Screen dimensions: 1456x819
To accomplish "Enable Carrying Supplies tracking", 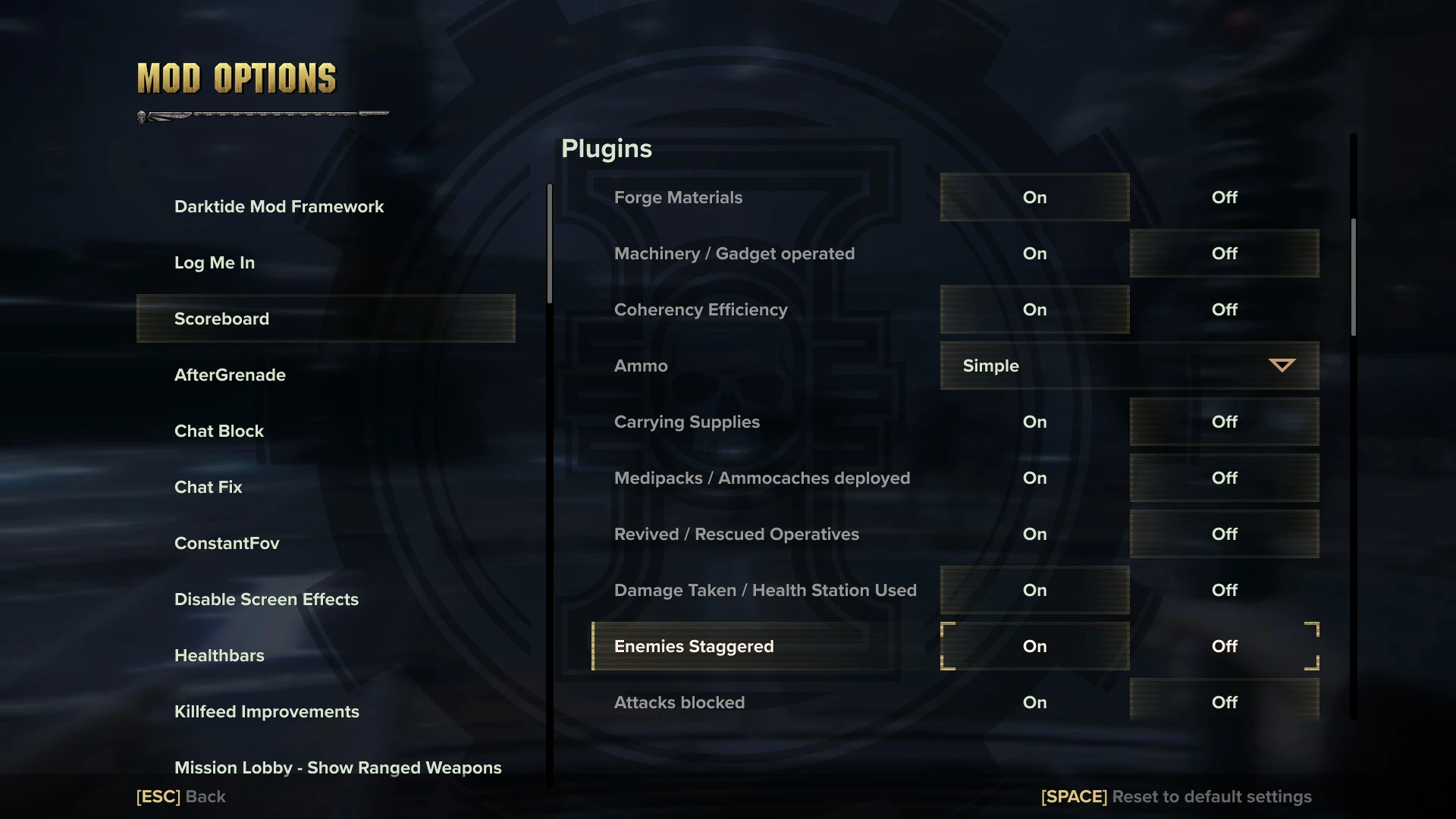I will (x=1034, y=422).
